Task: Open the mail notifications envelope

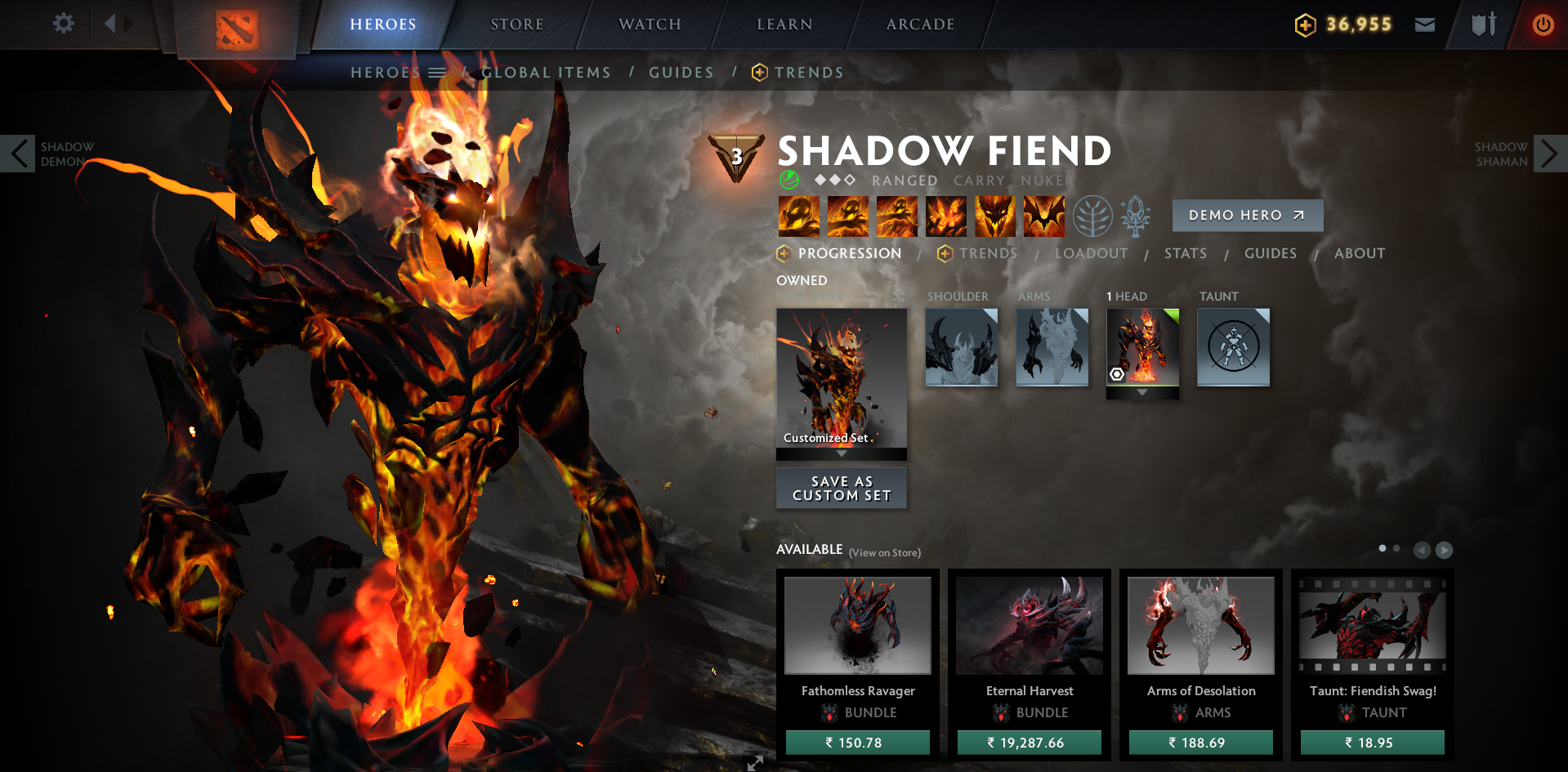Action: pos(1424,24)
